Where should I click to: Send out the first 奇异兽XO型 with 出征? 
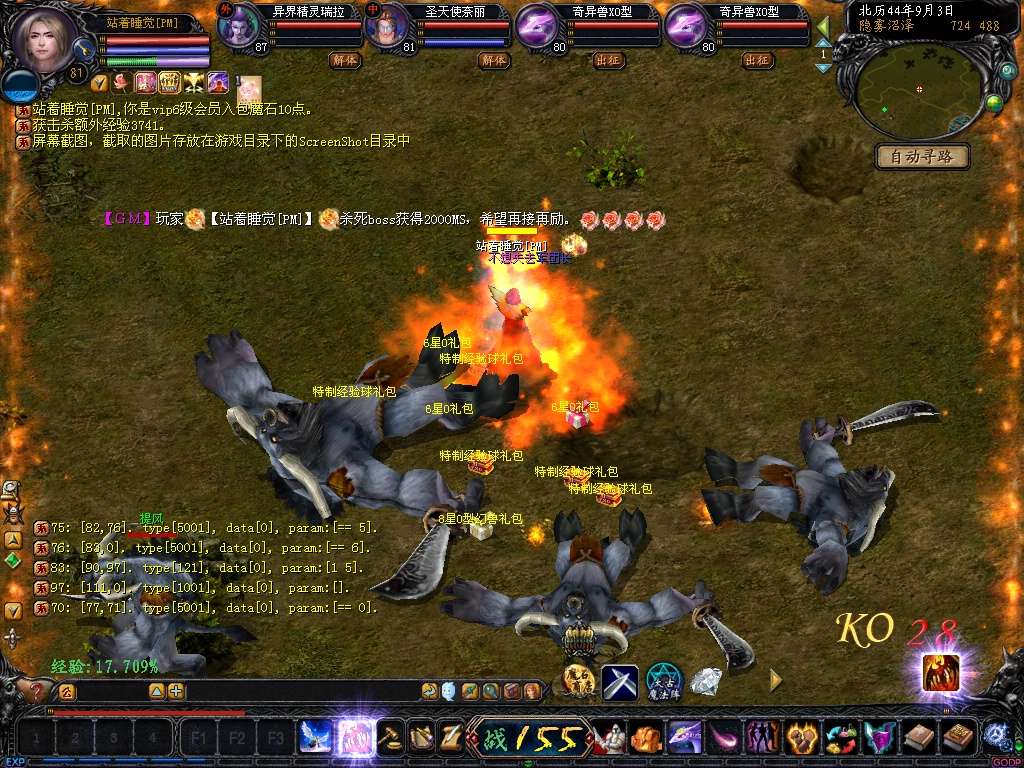pyautogui.click(x=609, y=60)
